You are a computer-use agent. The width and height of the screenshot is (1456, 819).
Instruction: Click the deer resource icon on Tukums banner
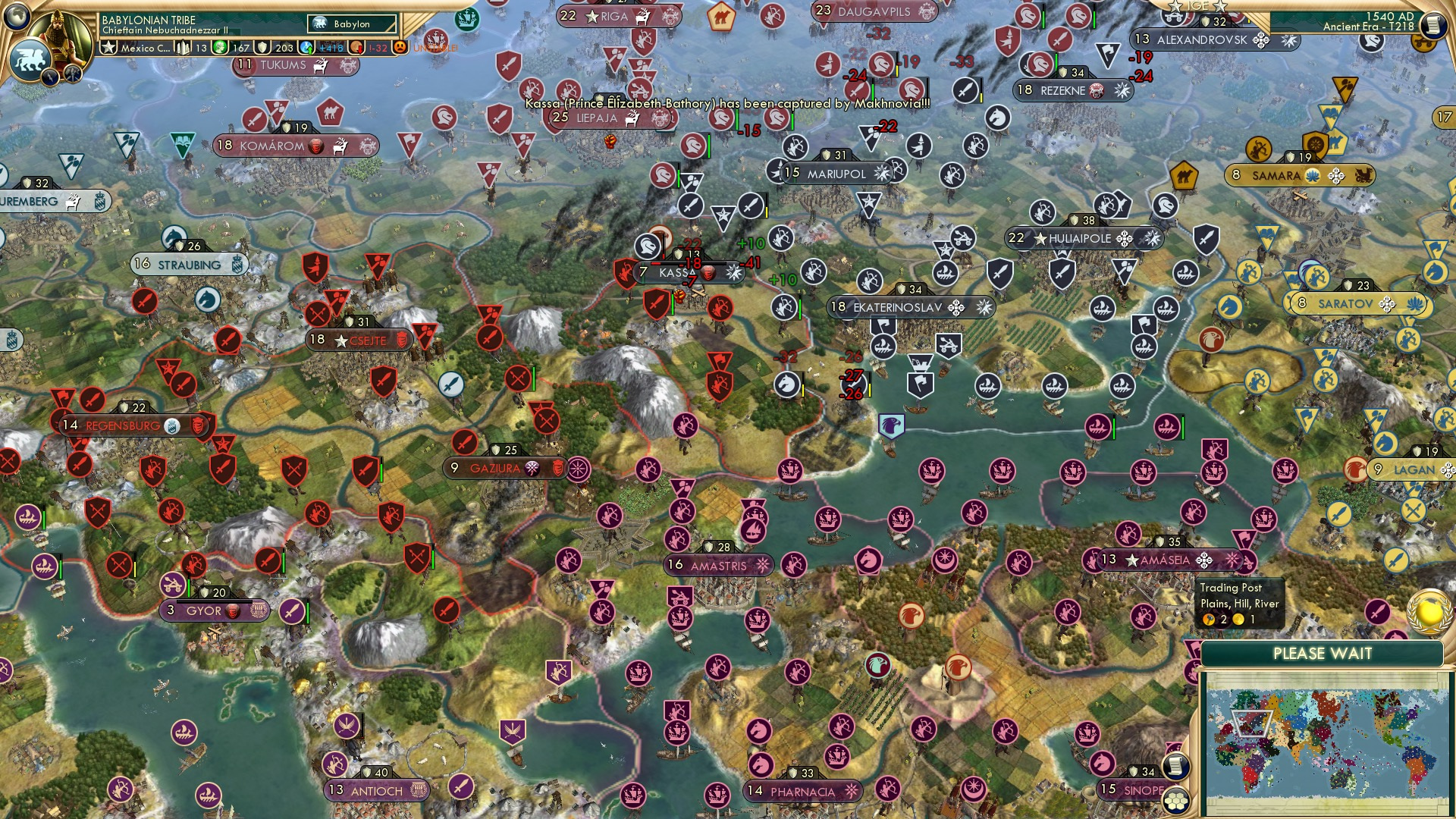point(320,64)
